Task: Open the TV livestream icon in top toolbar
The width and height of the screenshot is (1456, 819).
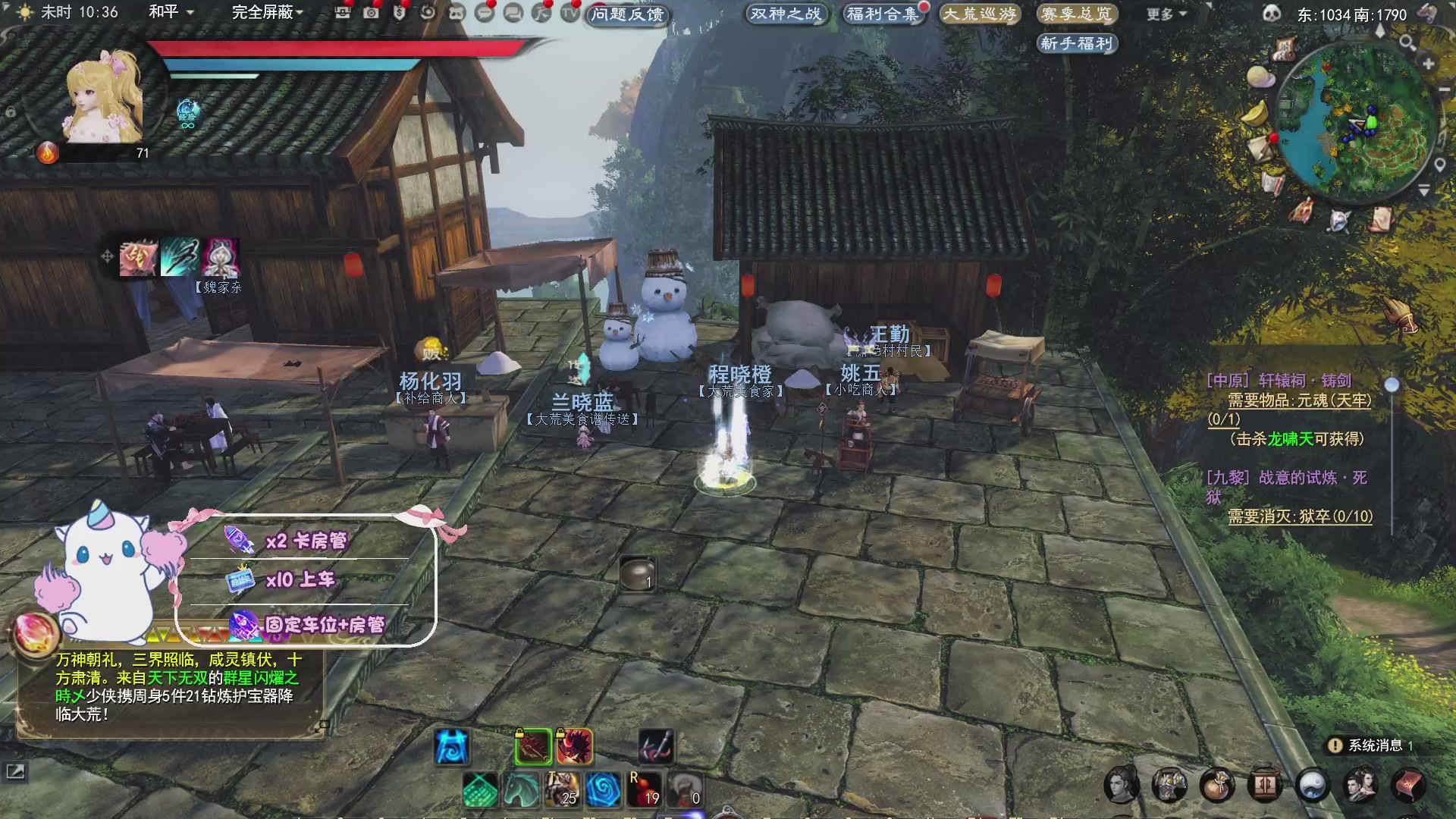Action: [x=568, y=14]
